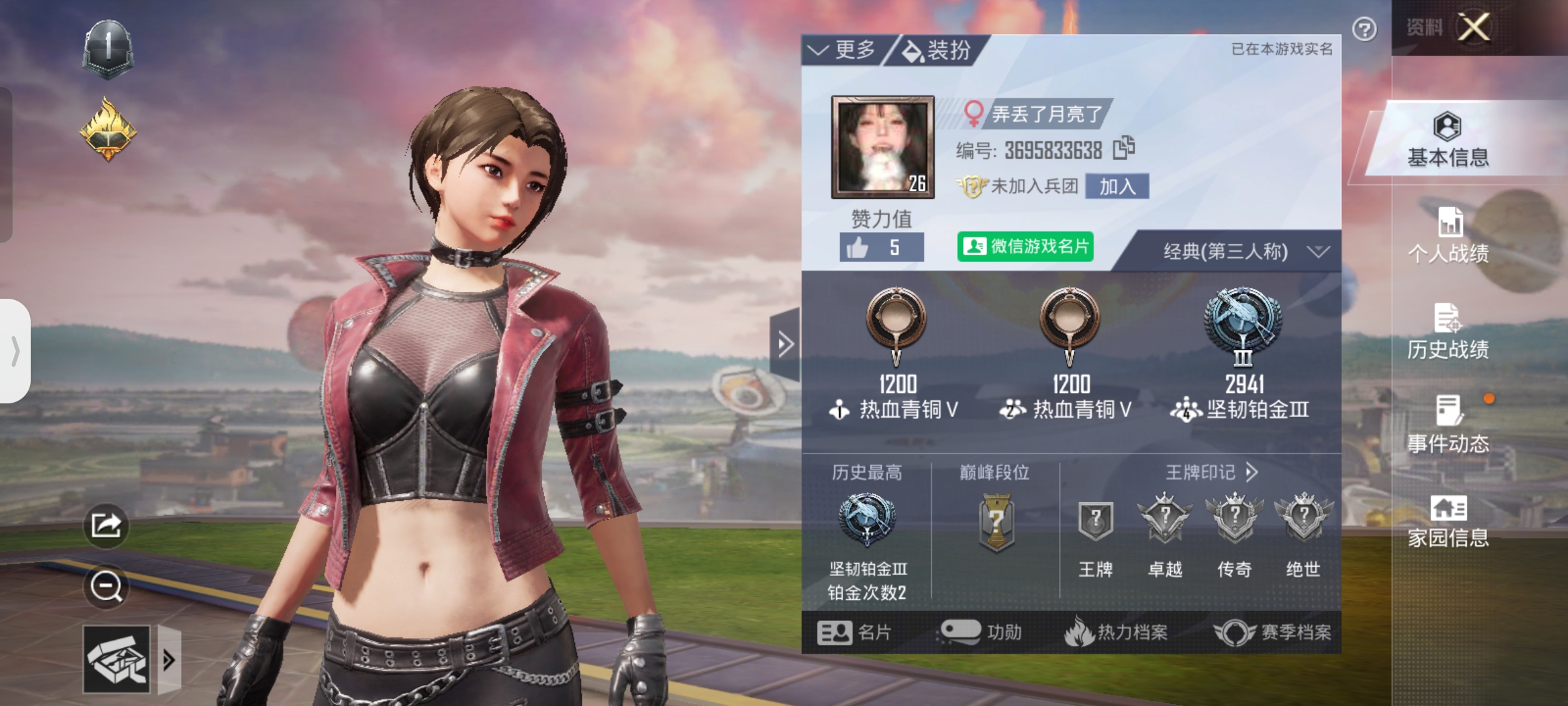
Task: Switch to 个人战绩 personal stats tab
Action: (1448, 235)
